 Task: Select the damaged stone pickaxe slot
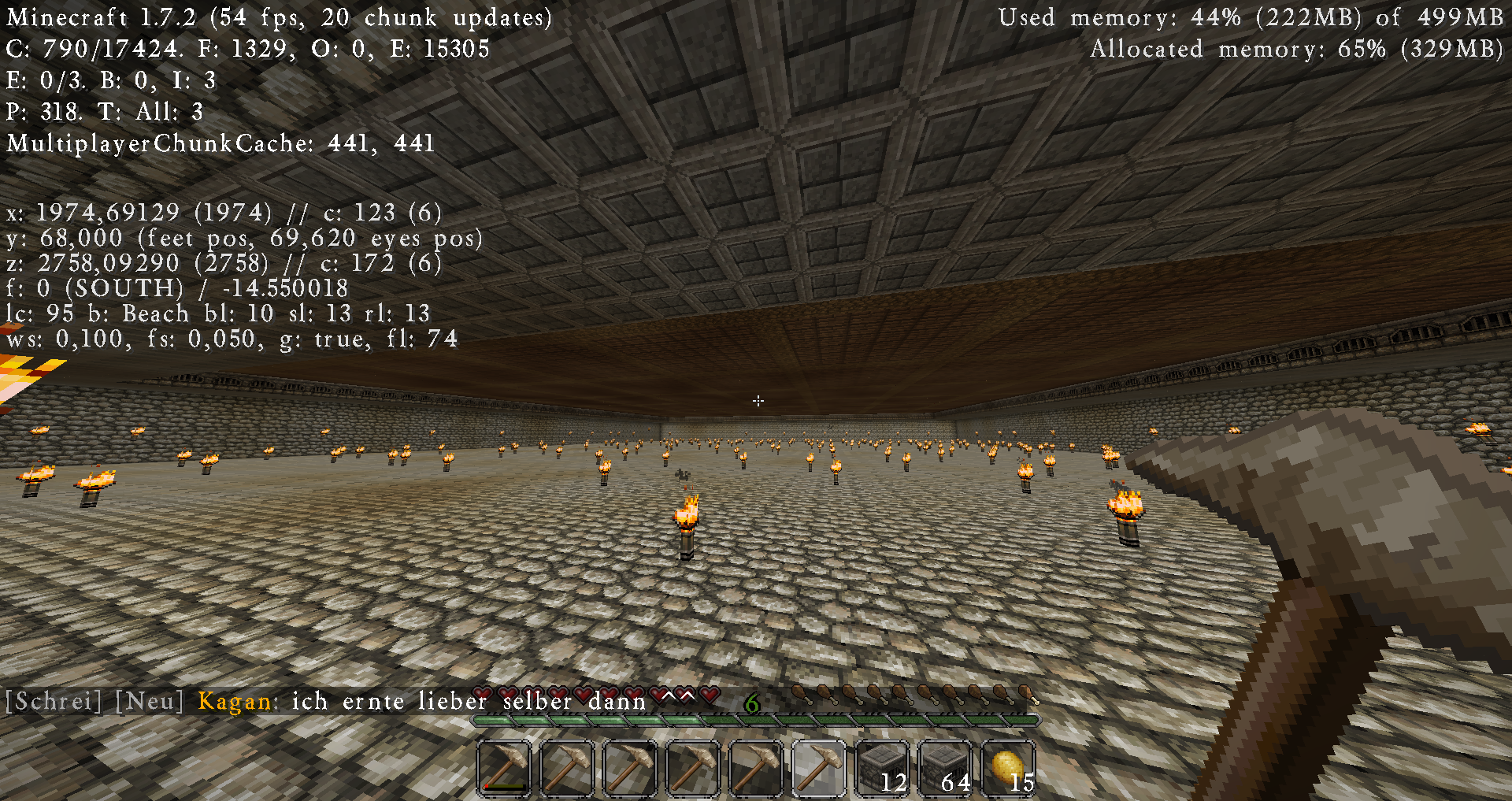(504, 768)
